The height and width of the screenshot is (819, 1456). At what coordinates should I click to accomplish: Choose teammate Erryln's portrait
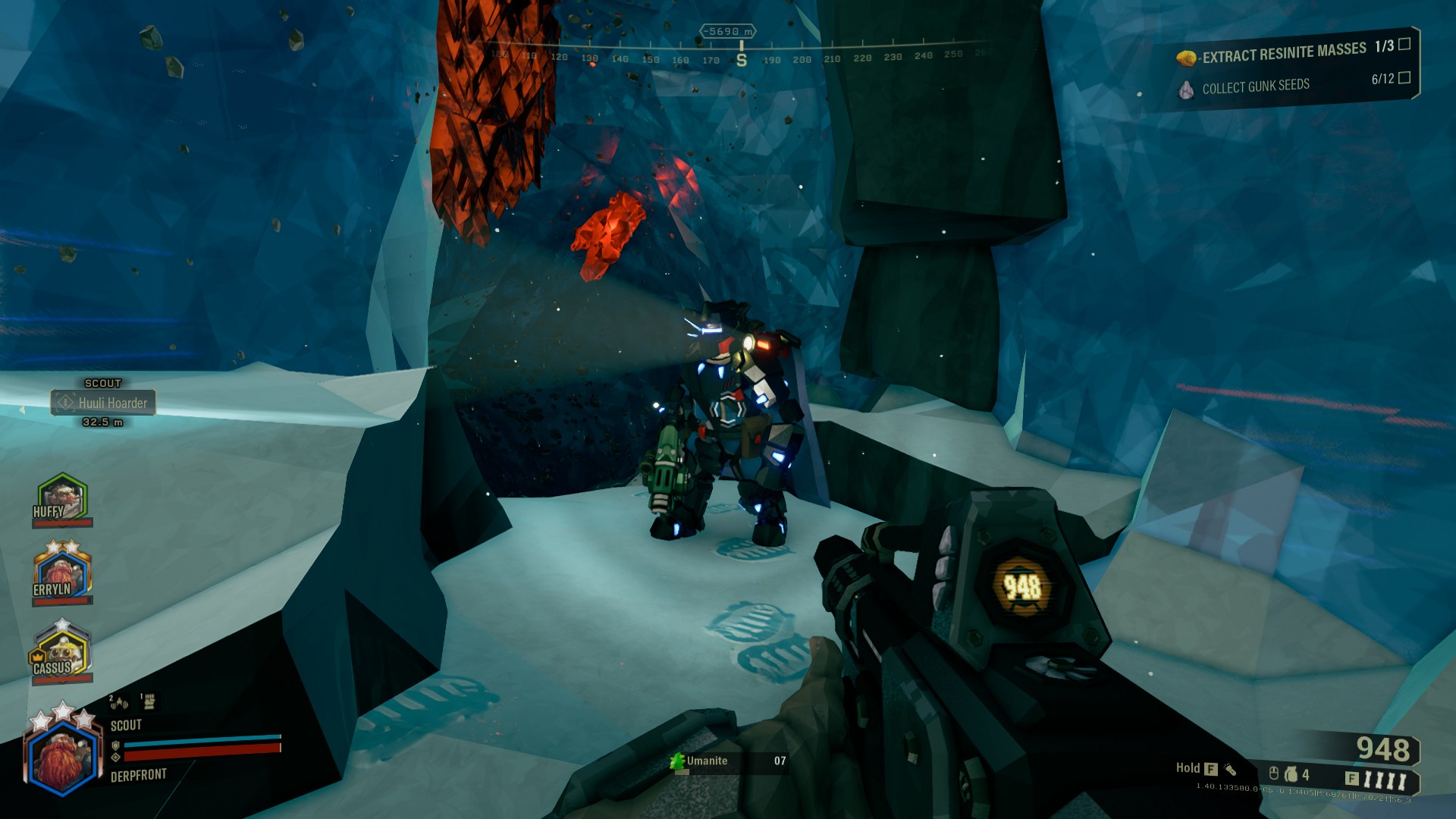(61, 574)
